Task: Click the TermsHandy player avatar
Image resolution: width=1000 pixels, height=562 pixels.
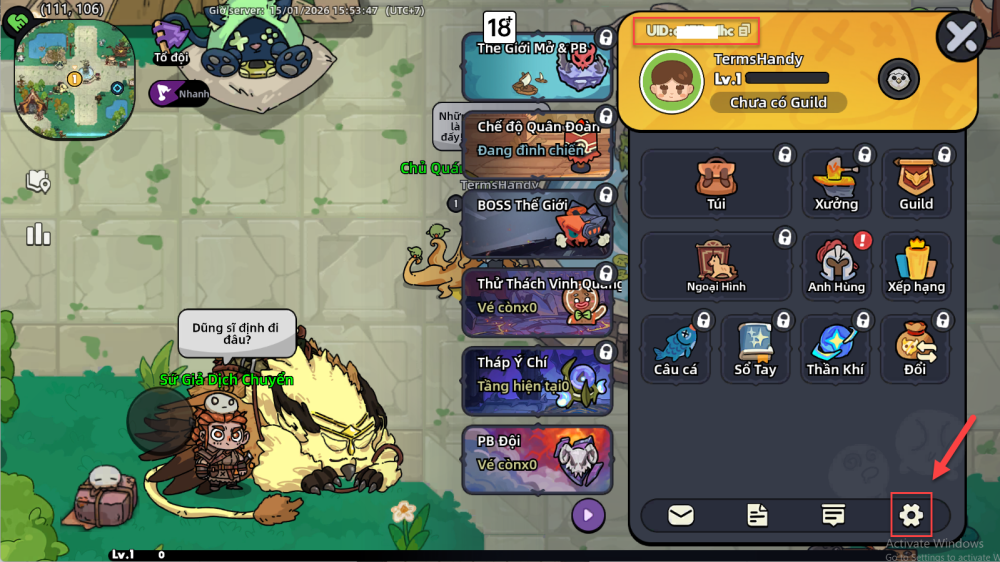Action: coord(669,79)
